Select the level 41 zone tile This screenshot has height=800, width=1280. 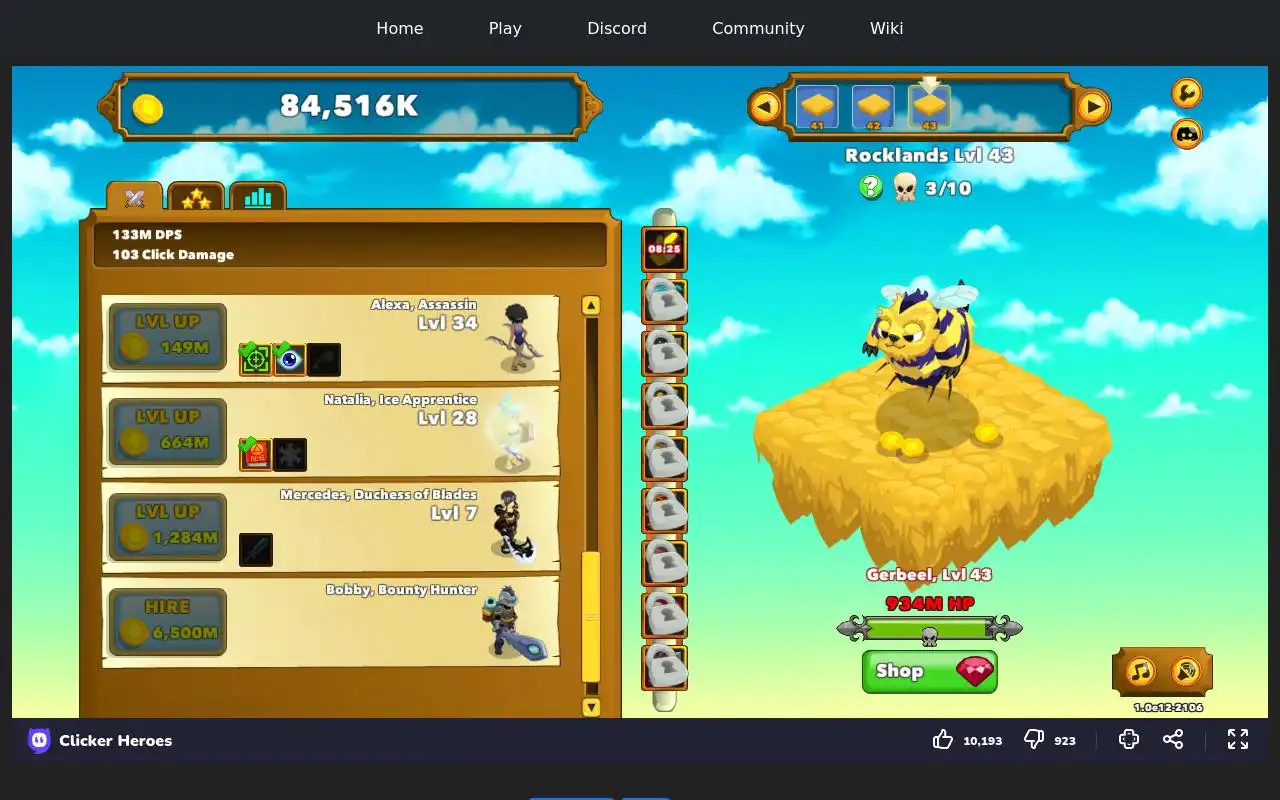pos(817,106)
